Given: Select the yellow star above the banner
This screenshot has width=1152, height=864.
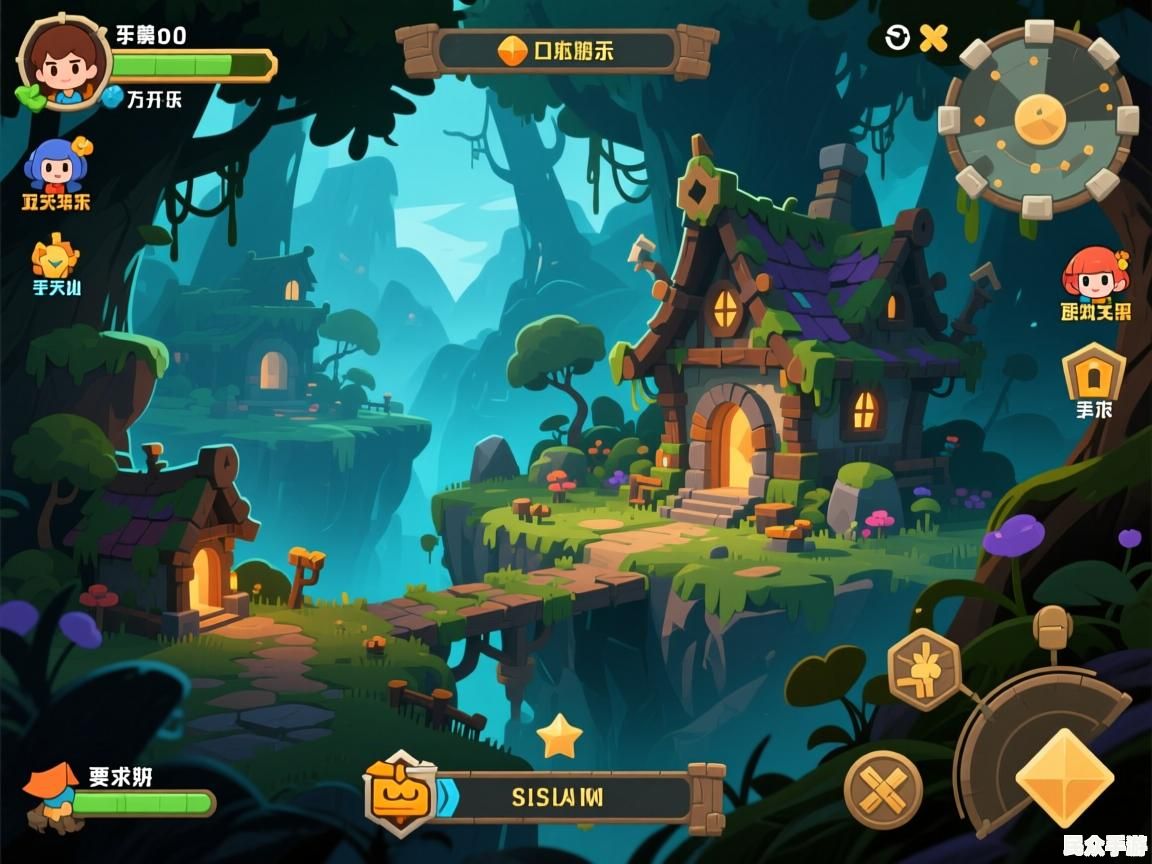Looking at the screenshot, I should [559, 737].
